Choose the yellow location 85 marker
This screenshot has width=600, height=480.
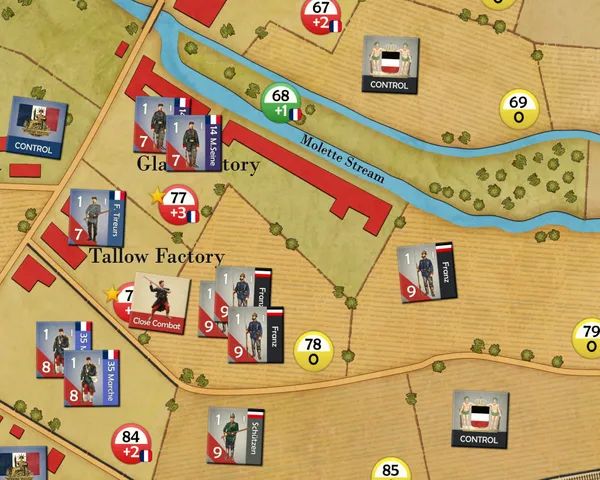point(391,471)
